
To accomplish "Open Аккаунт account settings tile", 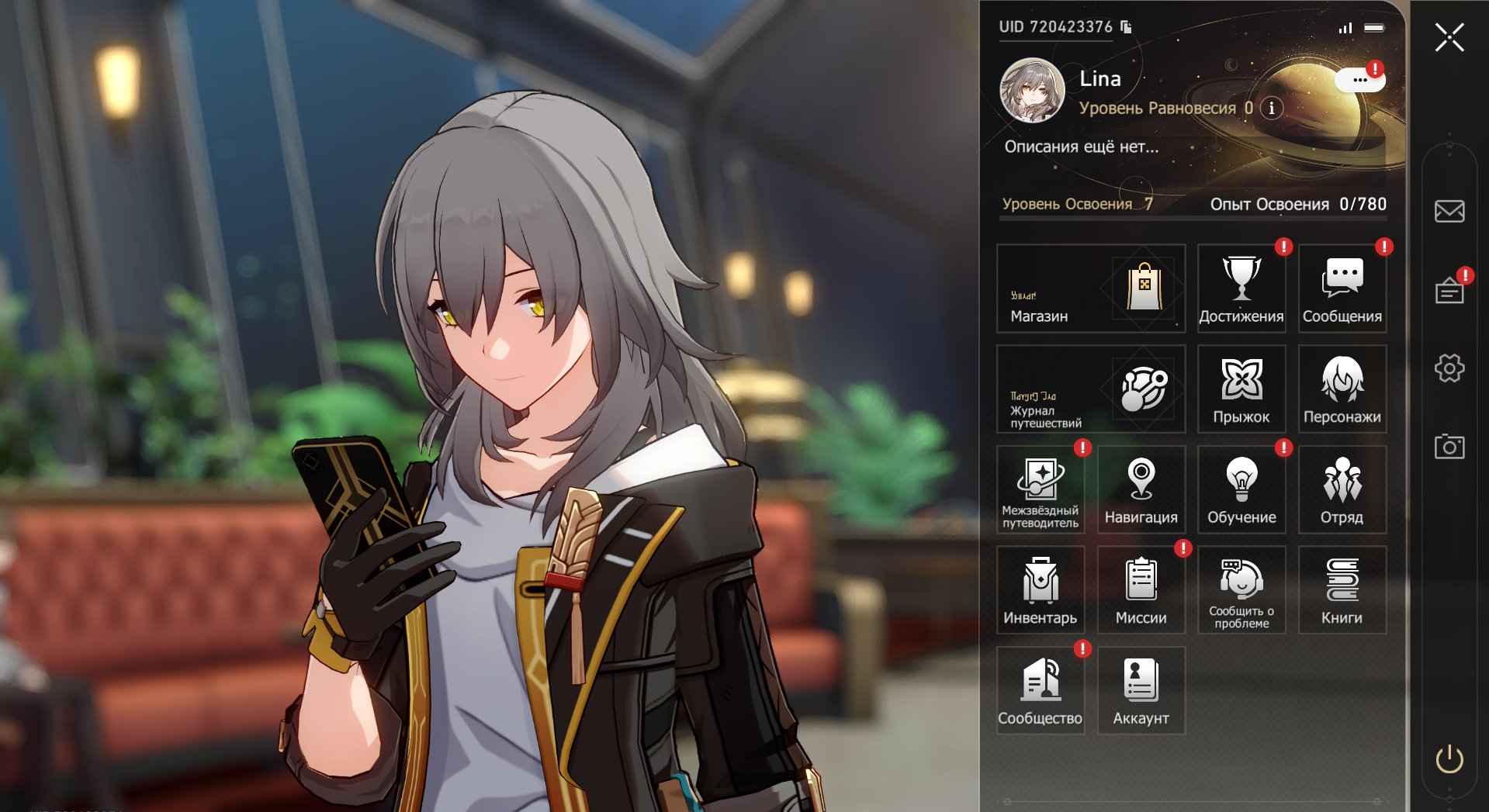I will (x=1141, y=689).
